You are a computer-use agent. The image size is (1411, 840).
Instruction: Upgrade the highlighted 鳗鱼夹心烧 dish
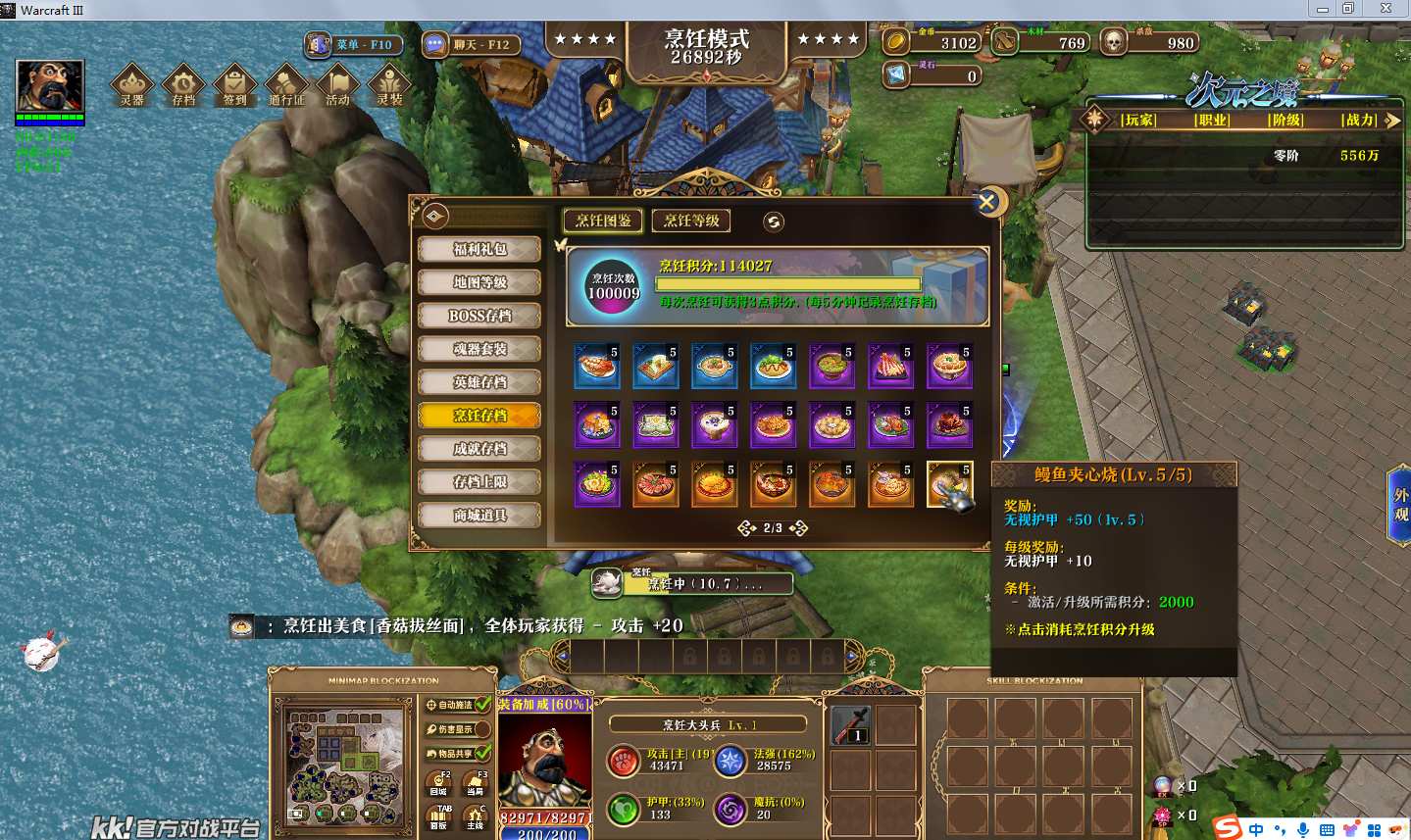click(949, 484)
